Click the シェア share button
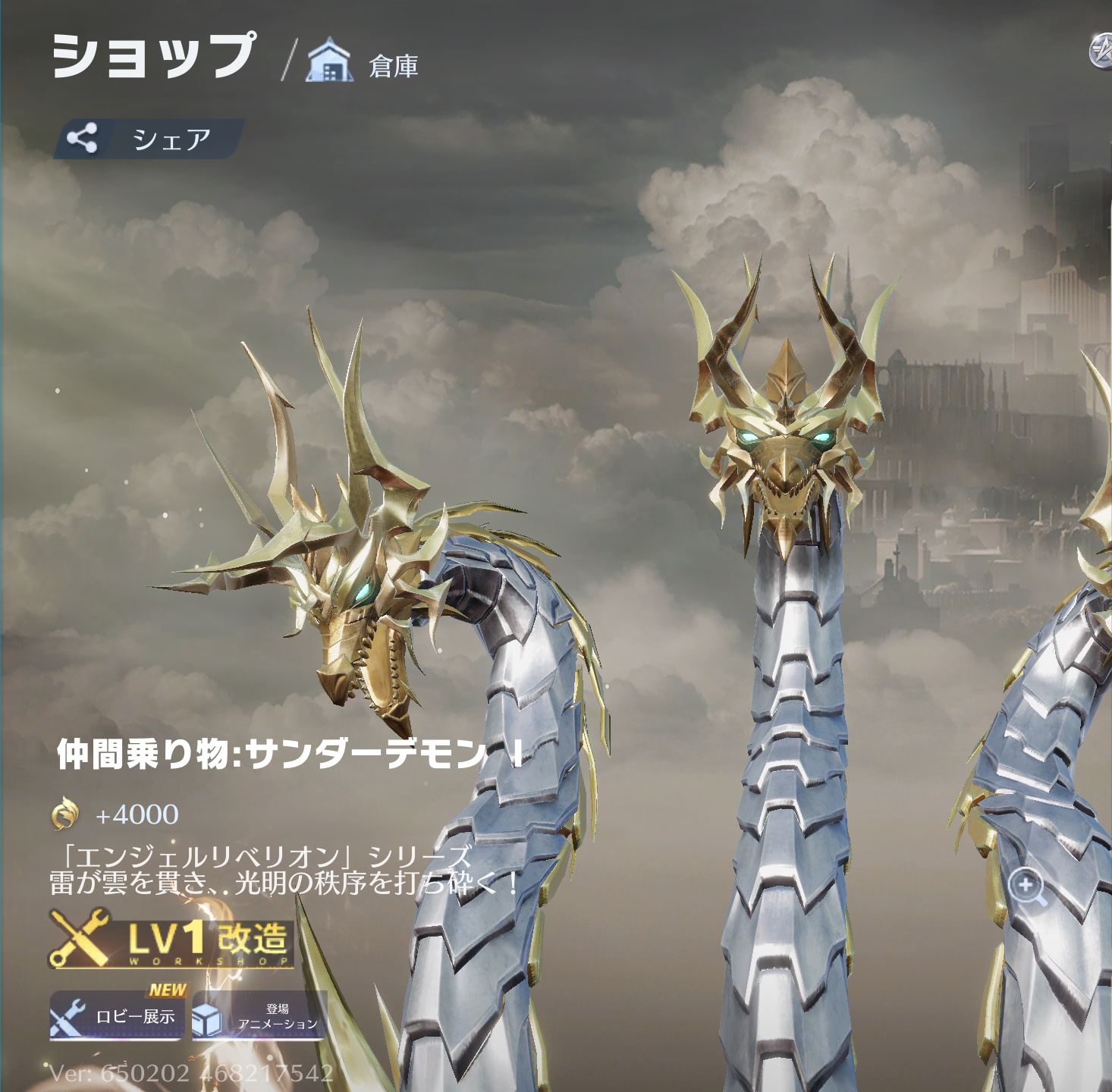The image size is (1112, 1092). coord(149,139)
